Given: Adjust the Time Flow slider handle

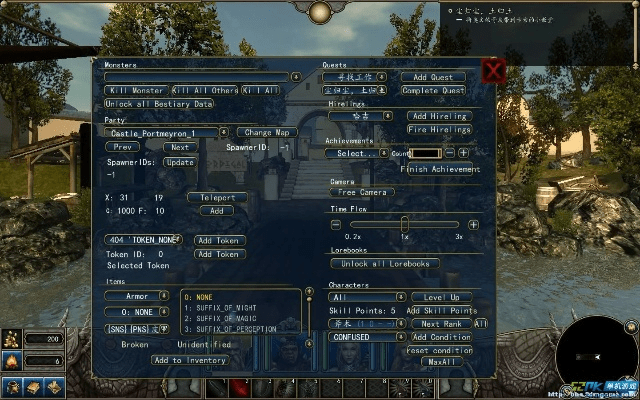Looking at the screenshot, I should [x=403, y=224].
